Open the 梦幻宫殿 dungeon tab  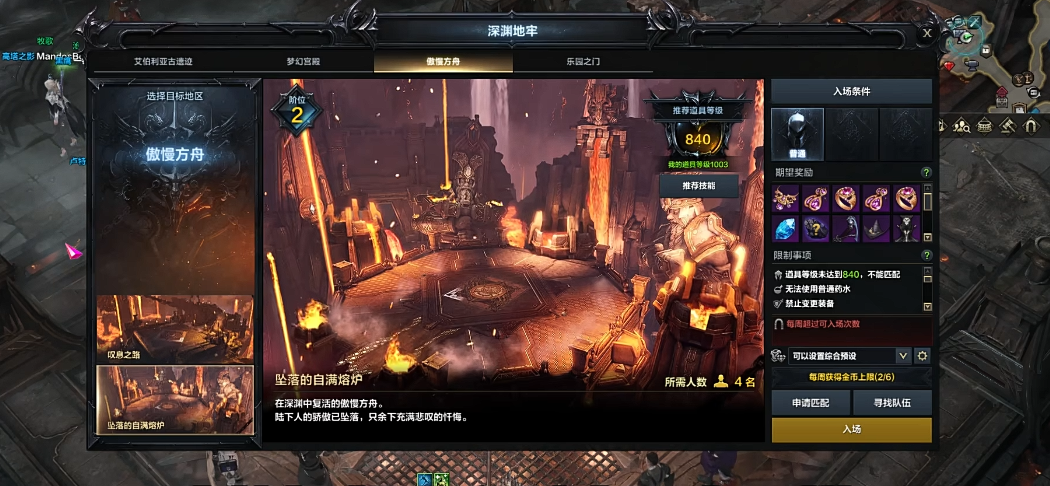(x=303, y=61)
